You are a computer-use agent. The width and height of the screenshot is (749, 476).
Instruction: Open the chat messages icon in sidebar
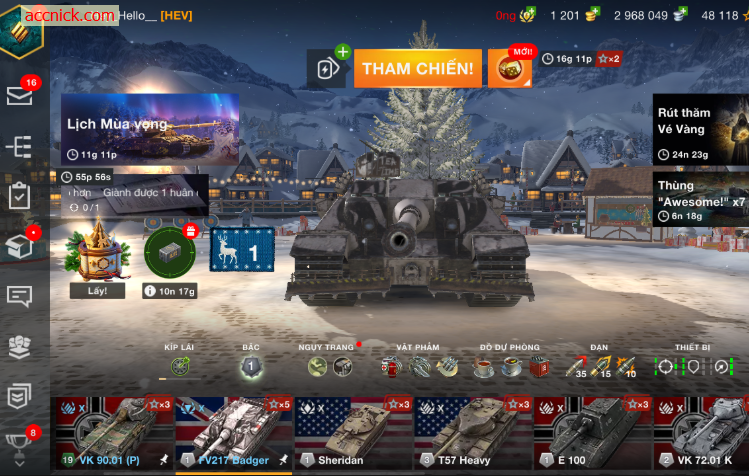20,296
